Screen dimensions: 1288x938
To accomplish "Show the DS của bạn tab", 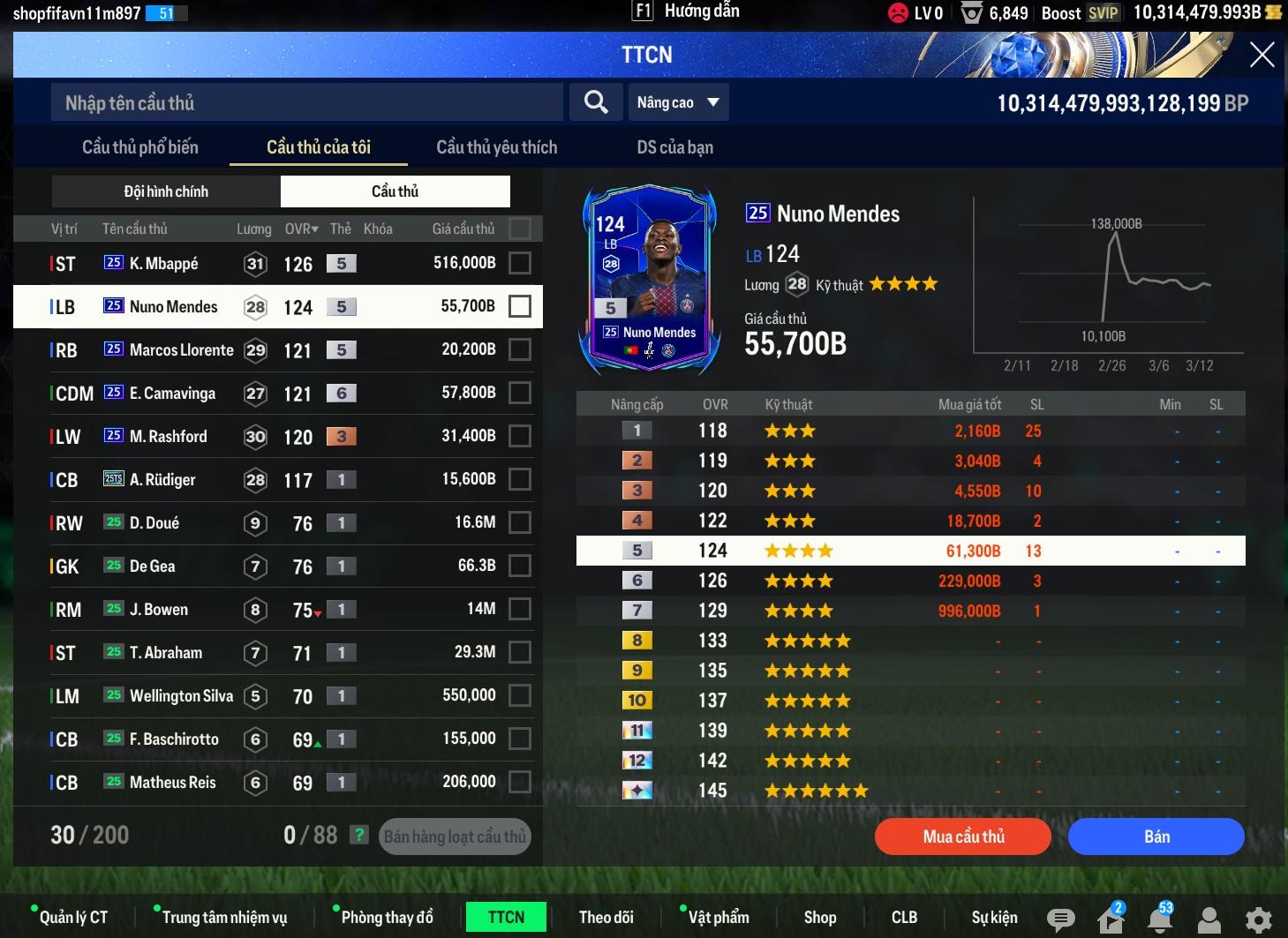I will (674, 147).
